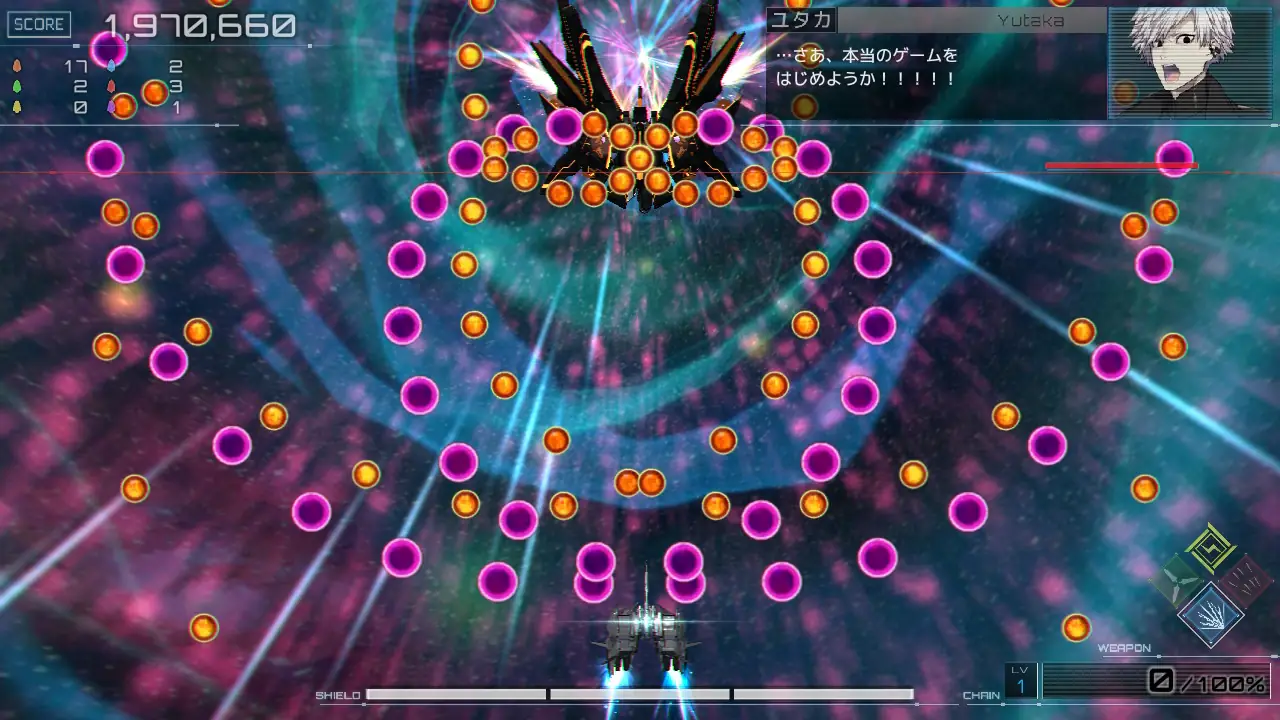Screen dimensions: 1280x720
Task: Choose the dark red missile weapon diamond
Action: point(1245,581)
